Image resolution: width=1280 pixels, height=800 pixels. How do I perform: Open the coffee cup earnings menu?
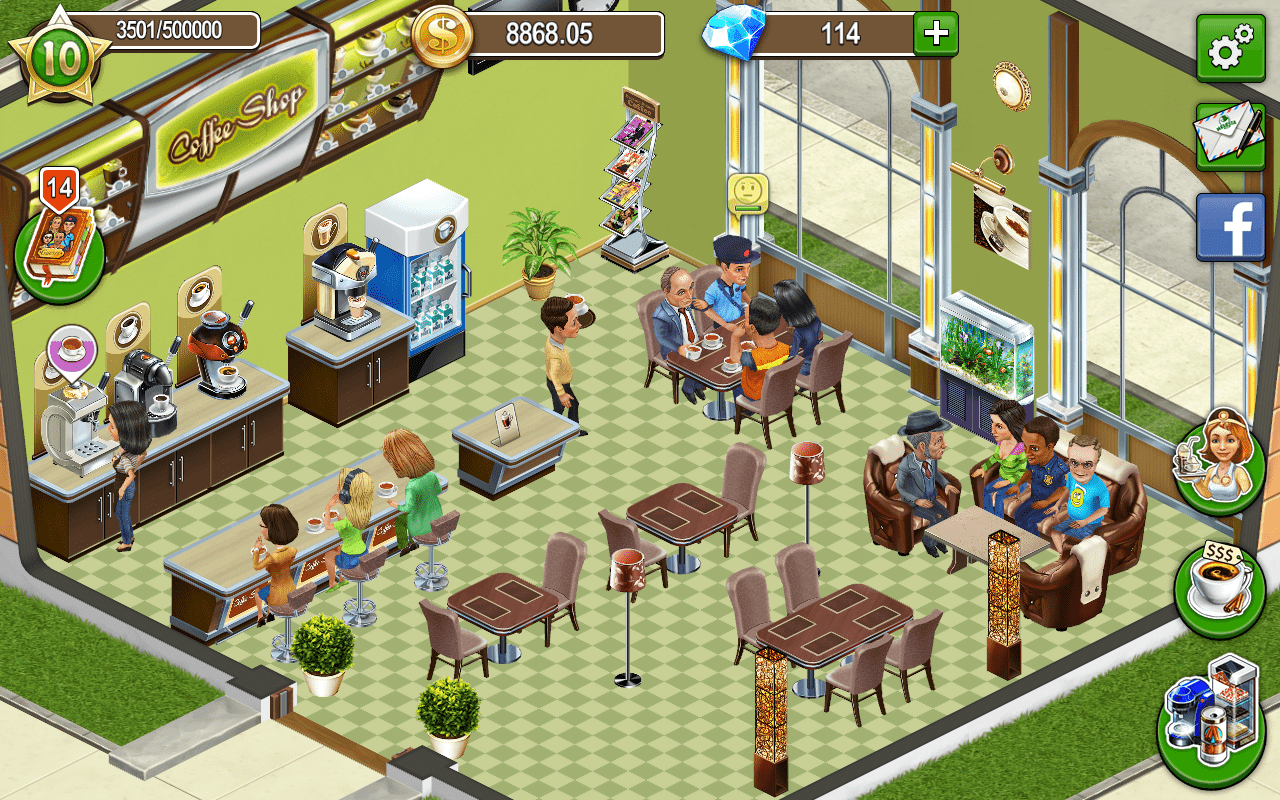pos(1215,577)
